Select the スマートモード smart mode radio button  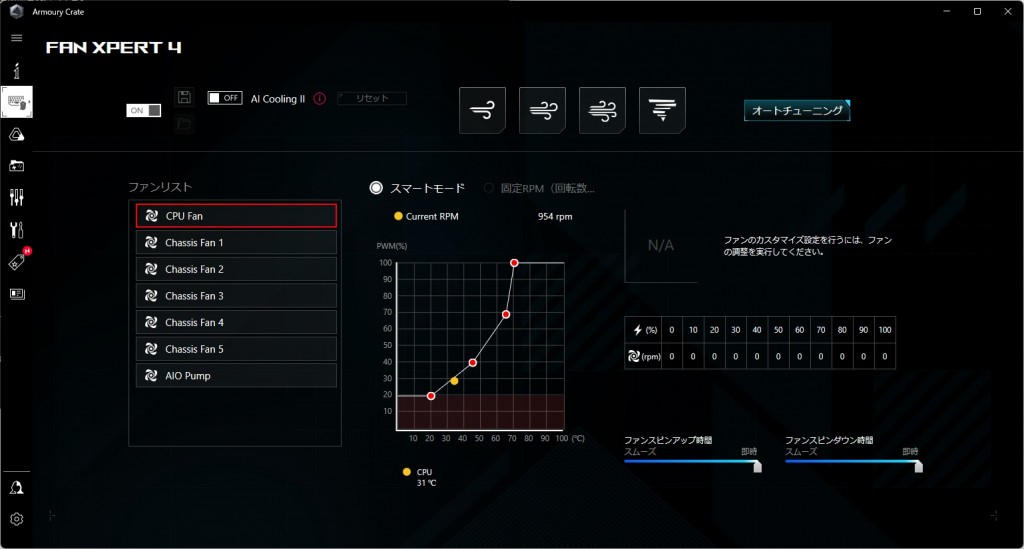click(377, 188)
